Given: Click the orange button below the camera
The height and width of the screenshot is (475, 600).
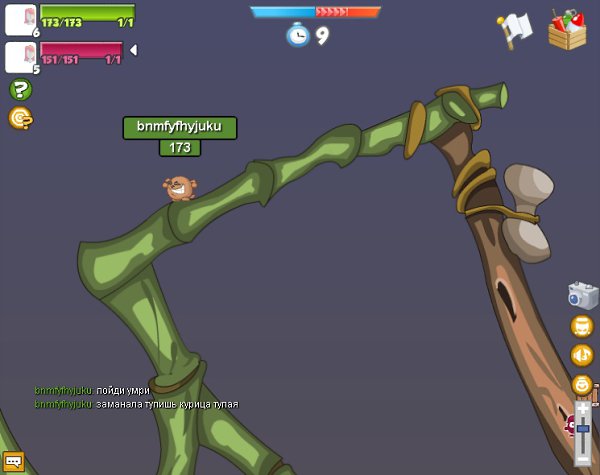Looking at the screenshot, I should pyautogui.click(x=582, y=326).
